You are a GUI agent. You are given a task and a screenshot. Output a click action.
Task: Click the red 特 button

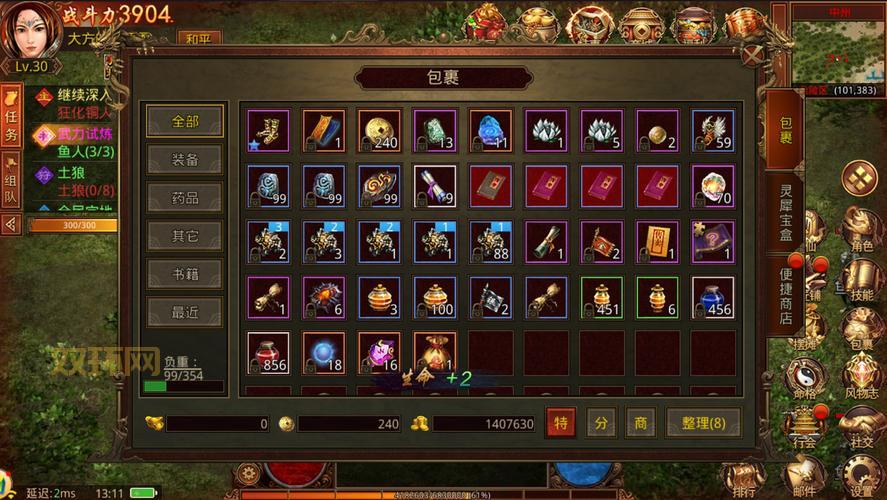560,423
